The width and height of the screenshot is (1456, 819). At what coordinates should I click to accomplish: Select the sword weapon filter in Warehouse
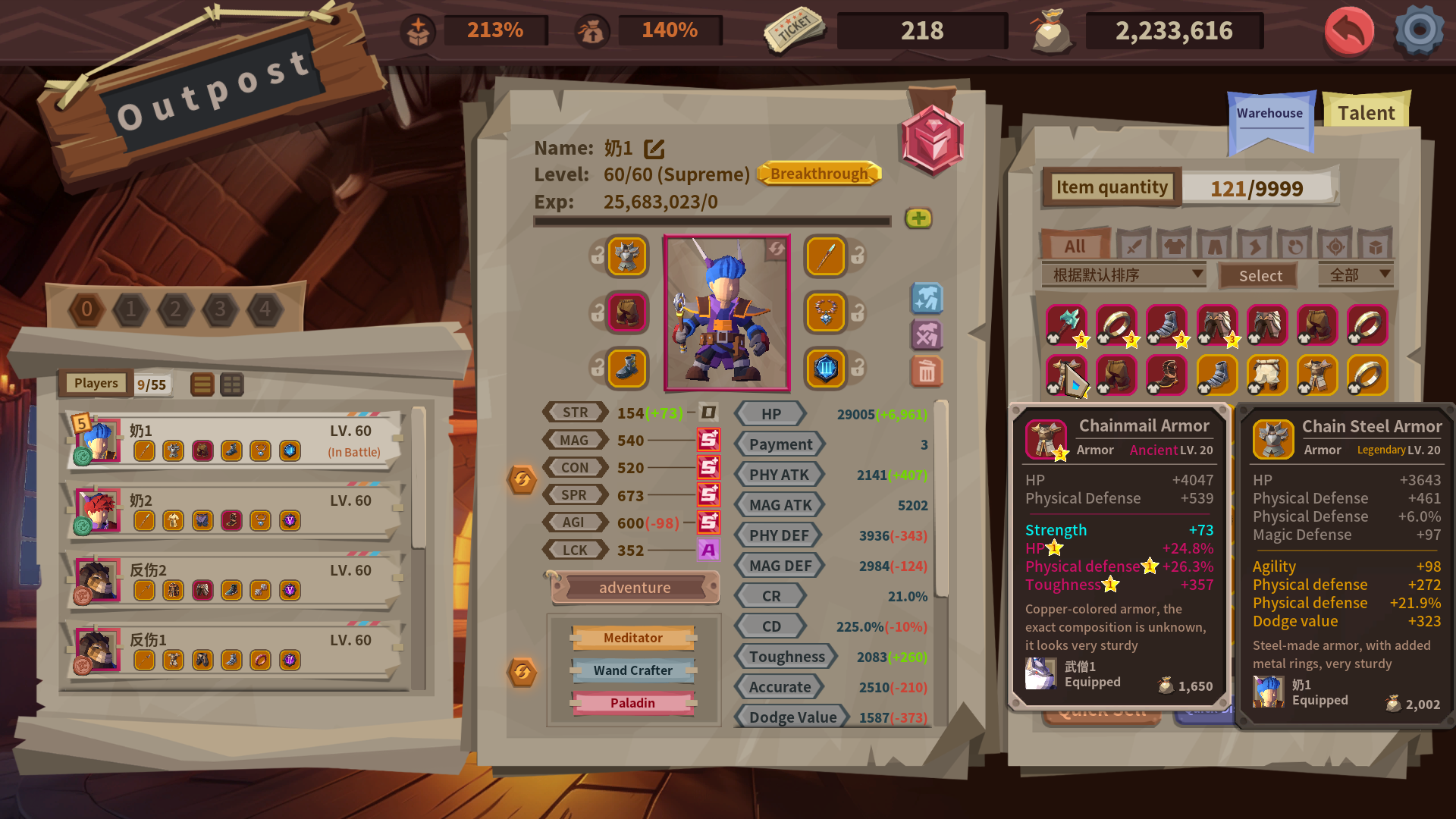click(1134, 245)
